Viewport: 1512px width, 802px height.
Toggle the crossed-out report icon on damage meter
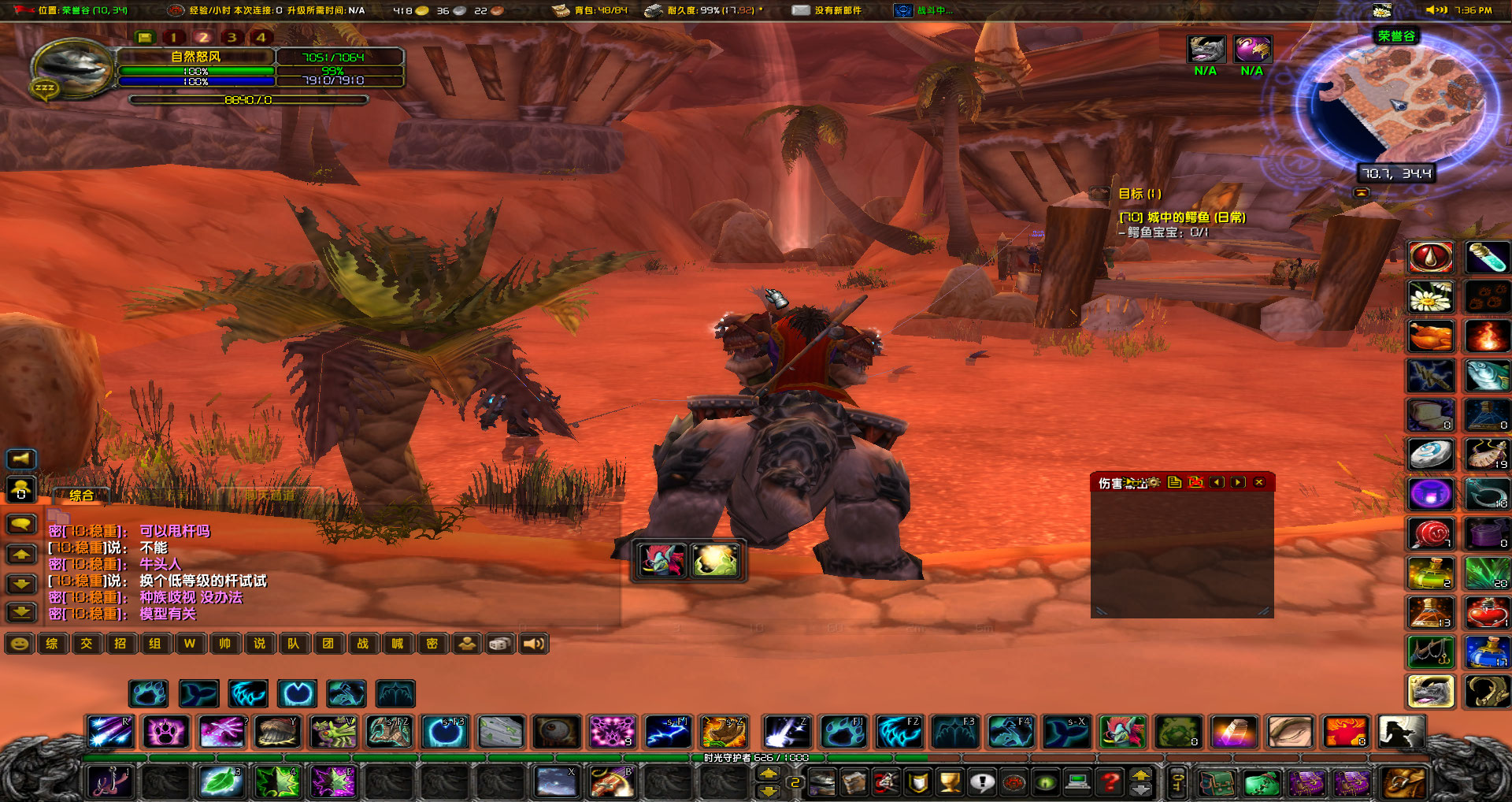click(x=1195, y=483)
